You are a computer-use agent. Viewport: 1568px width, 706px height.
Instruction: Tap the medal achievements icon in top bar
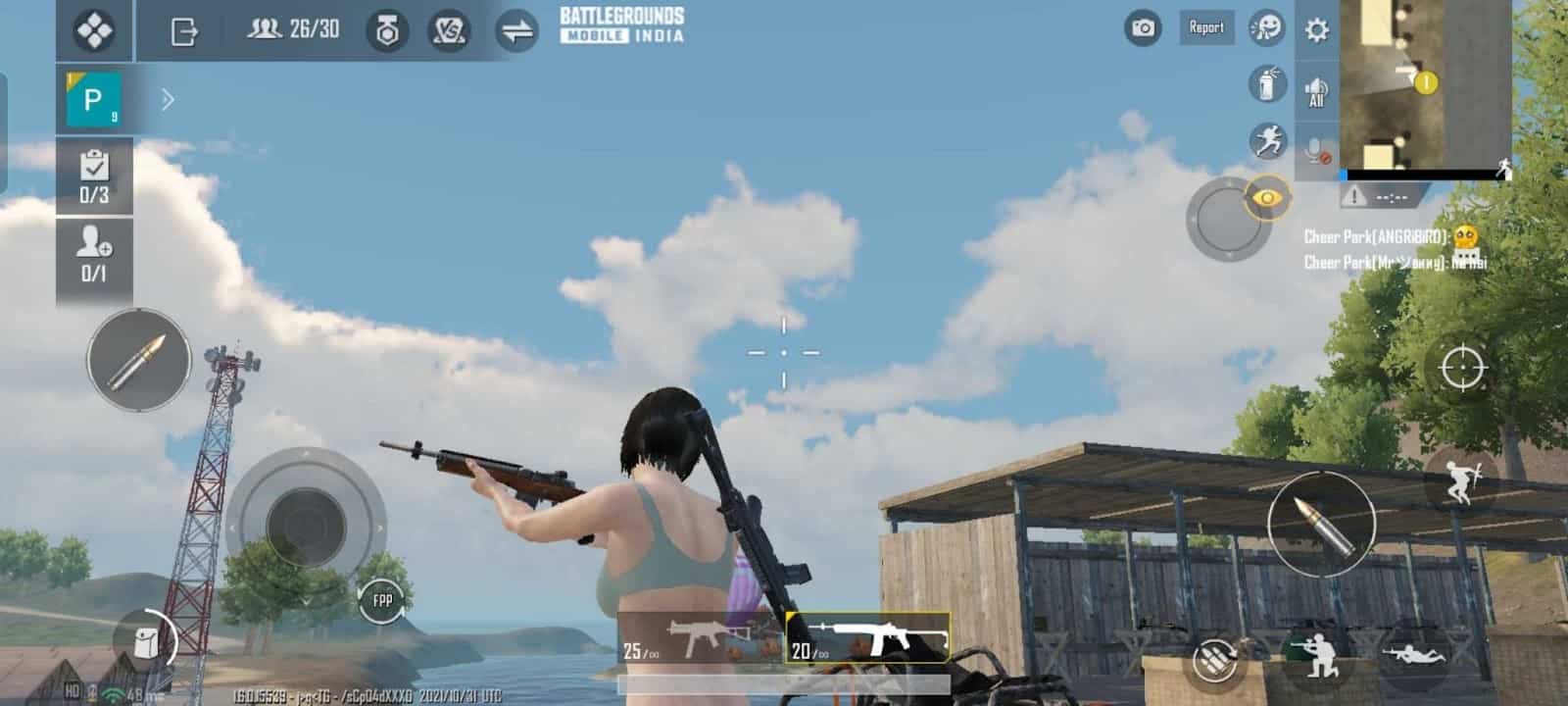(390, 29)
